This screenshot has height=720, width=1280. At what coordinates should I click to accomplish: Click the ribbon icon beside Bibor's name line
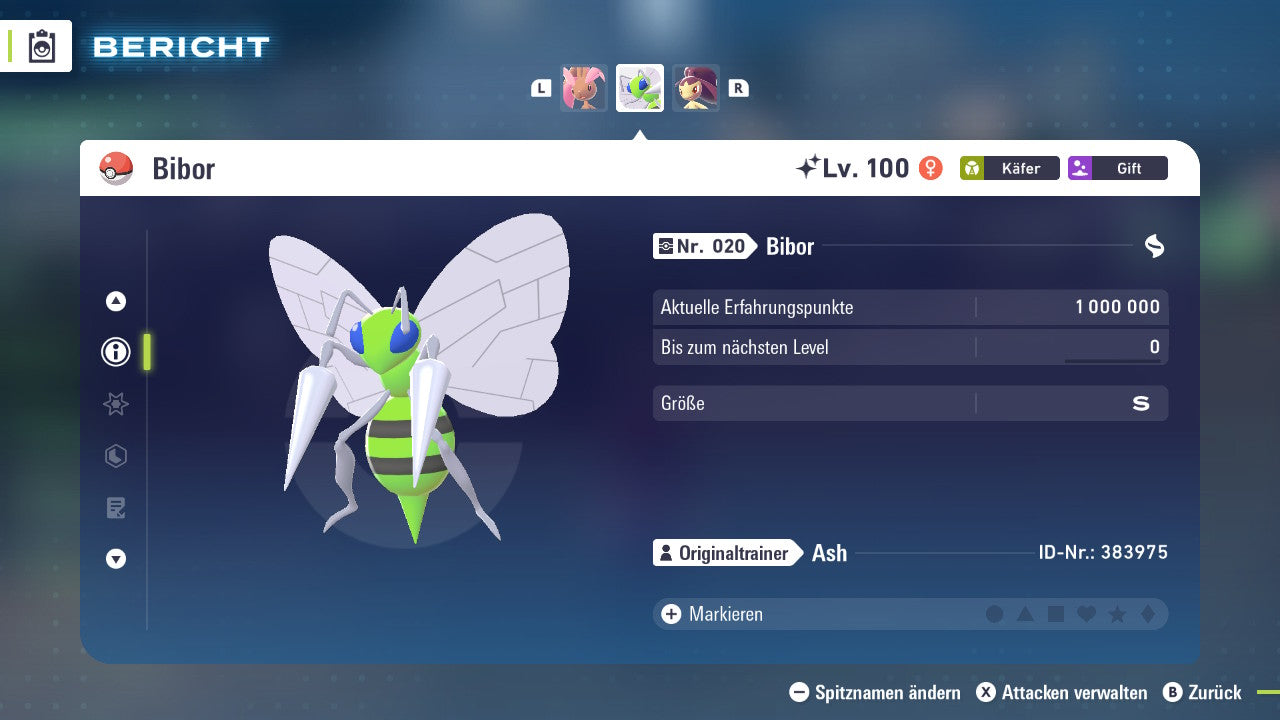[x=1155, y=246]
